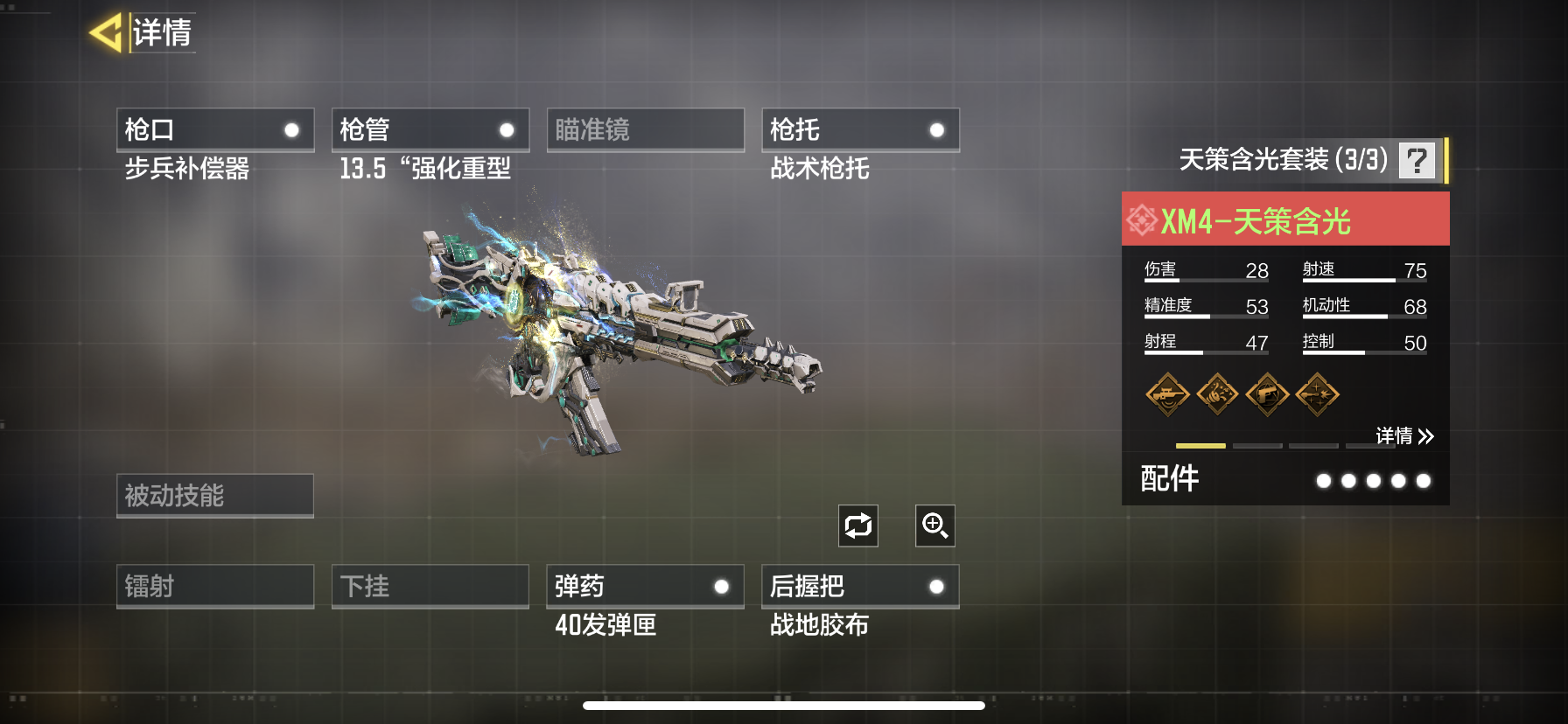The image size is (1568, 724).
Task: Click the rotate weapon view icon
Action: coord(858,526)
